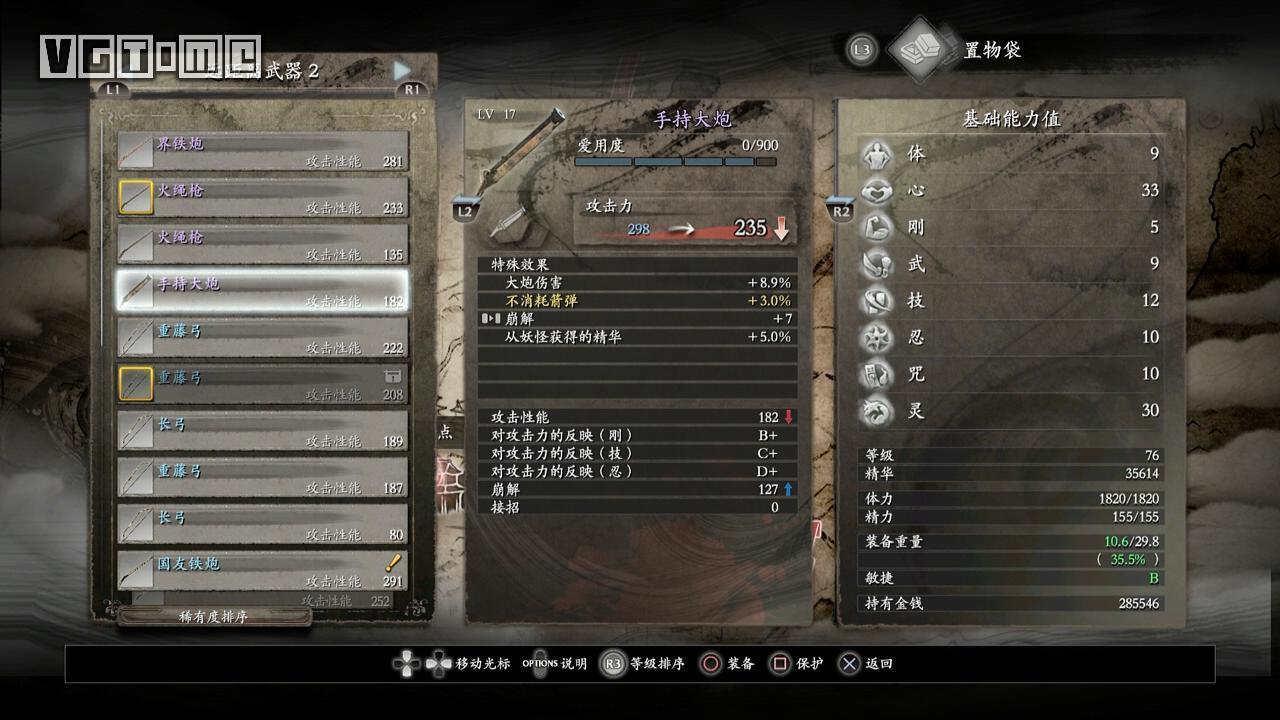Pick the 长弓 with 80 attack
1280x720 pixels.
pos(262,525)
